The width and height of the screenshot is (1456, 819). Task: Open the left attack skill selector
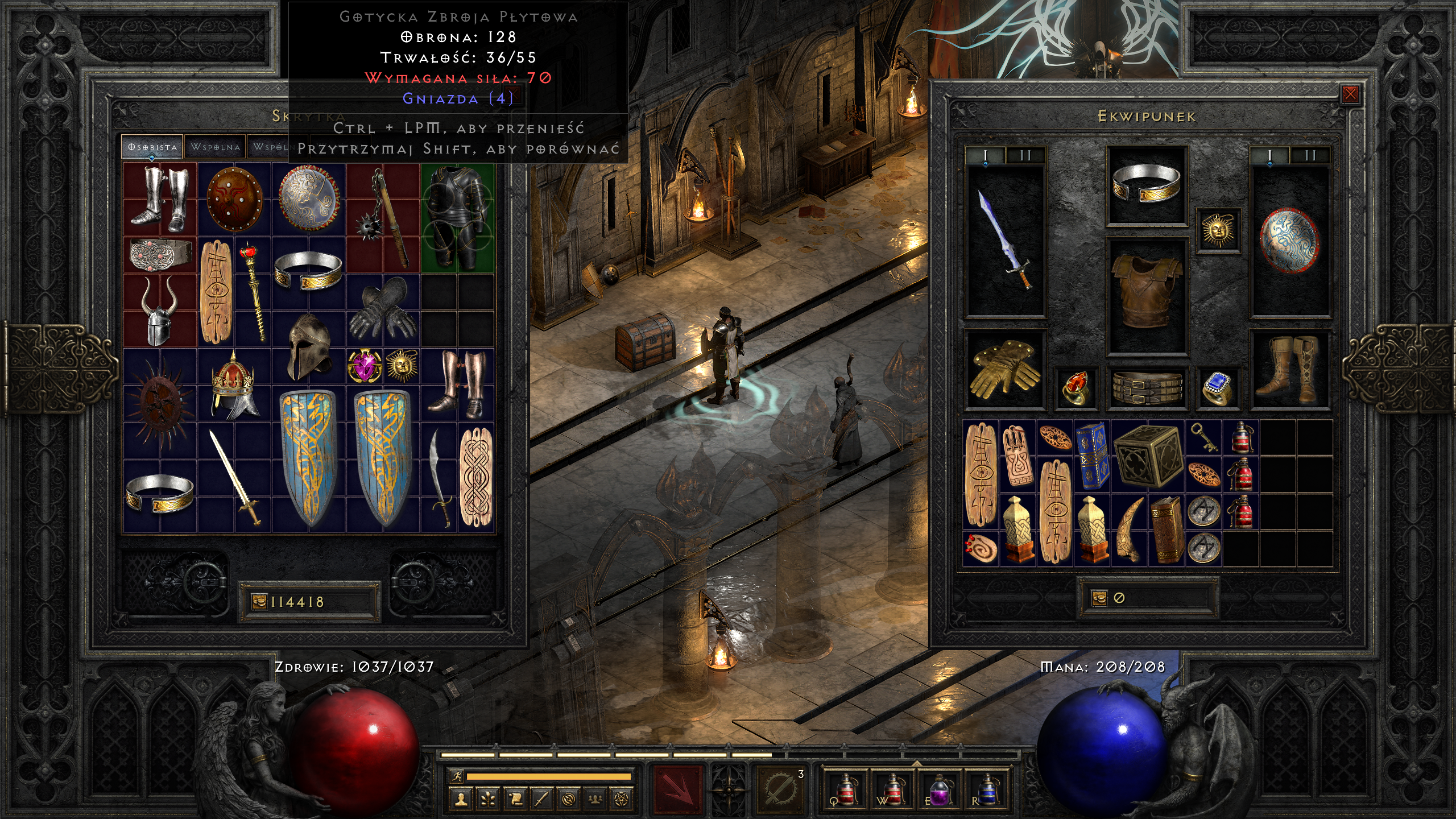[x=677, y=789]
